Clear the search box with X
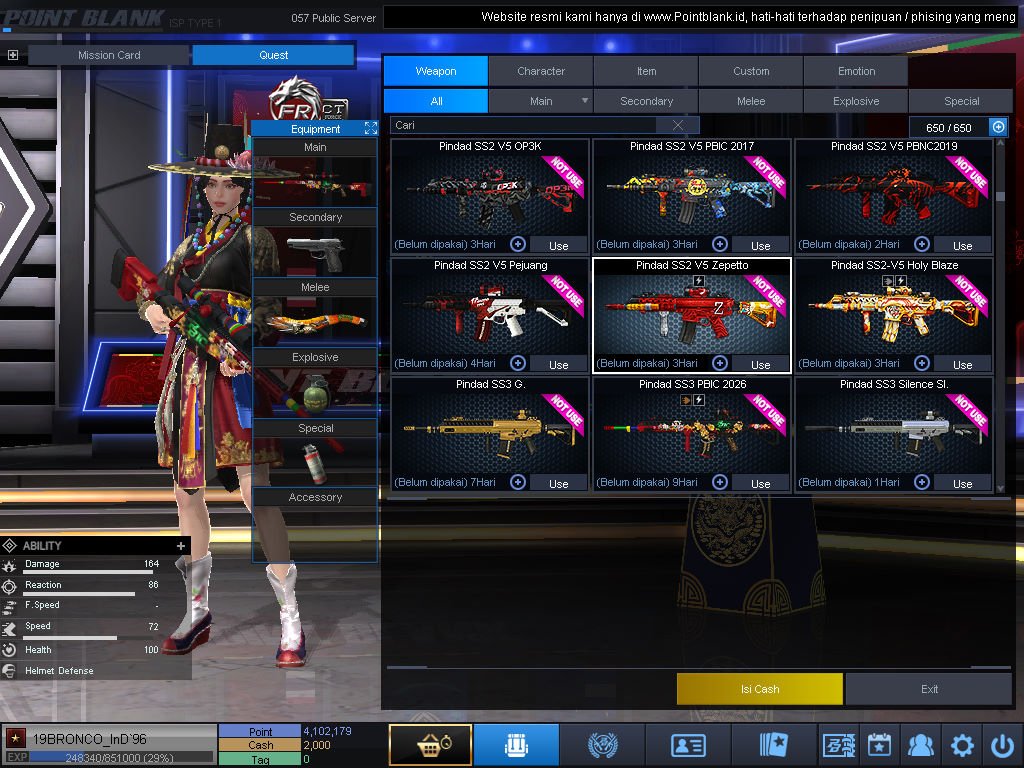The width and height of the screenshot is (1024, 768). click(678, 125)
